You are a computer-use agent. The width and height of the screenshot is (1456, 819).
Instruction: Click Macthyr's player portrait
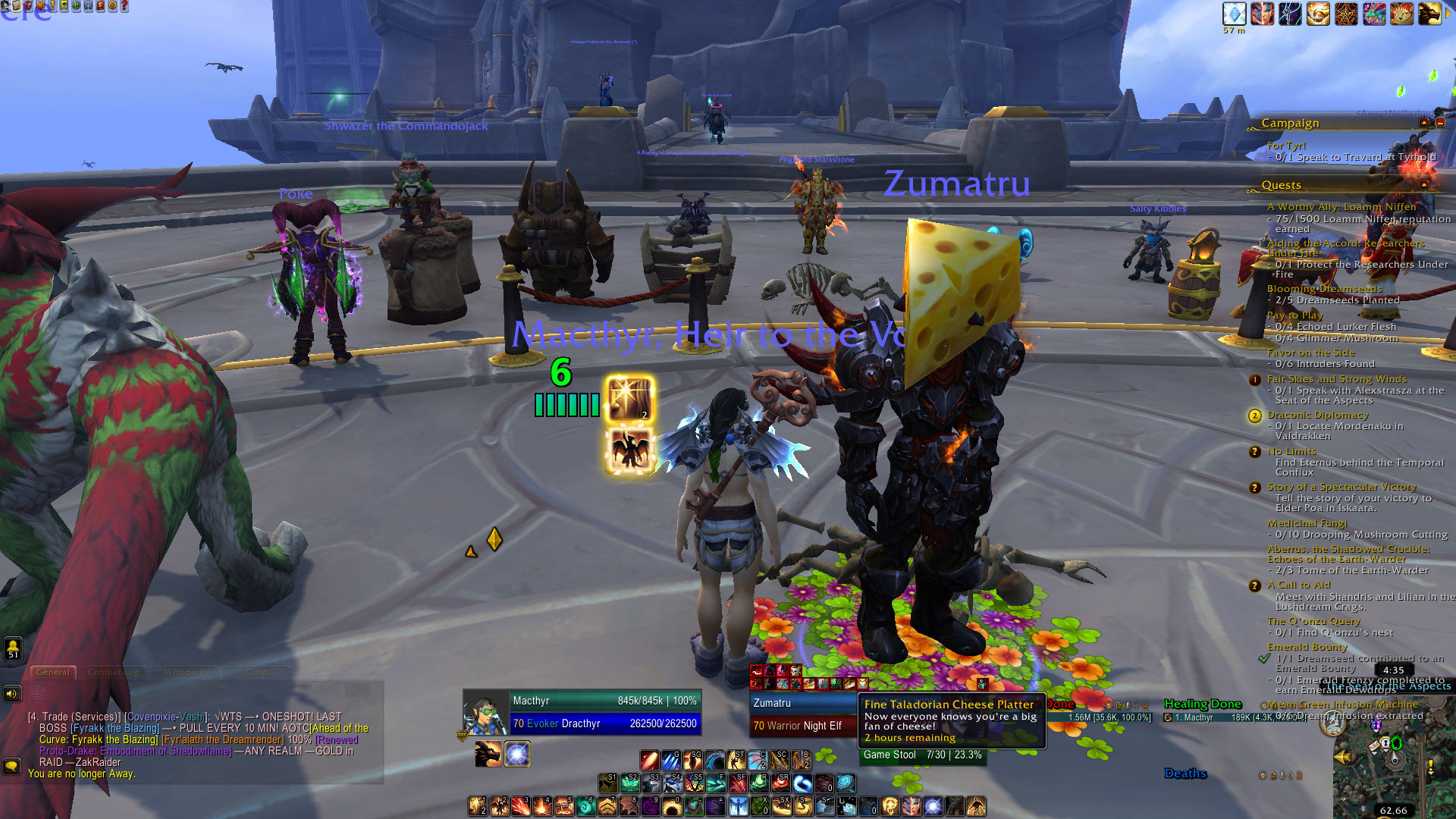(485, 713)
